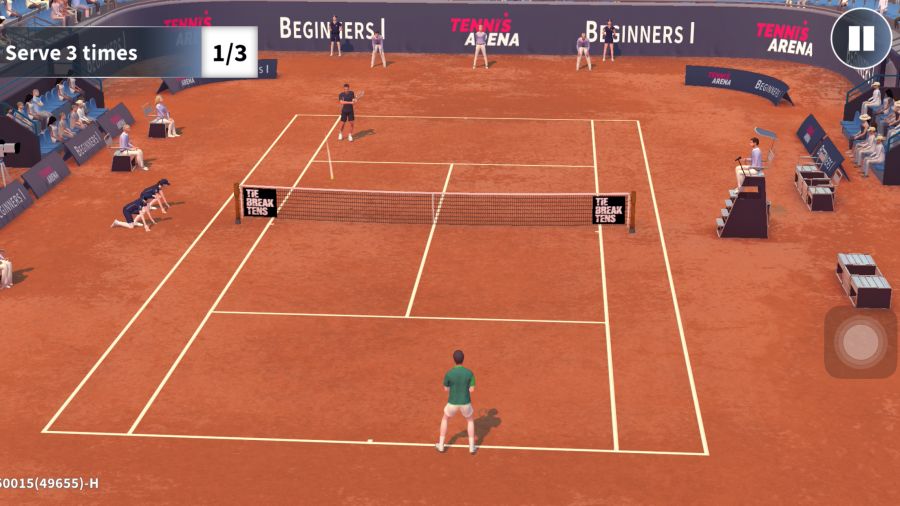This screenshot has height=506, width=900.
Task: Pause the match with the pause button
Action: click(861, 39)
